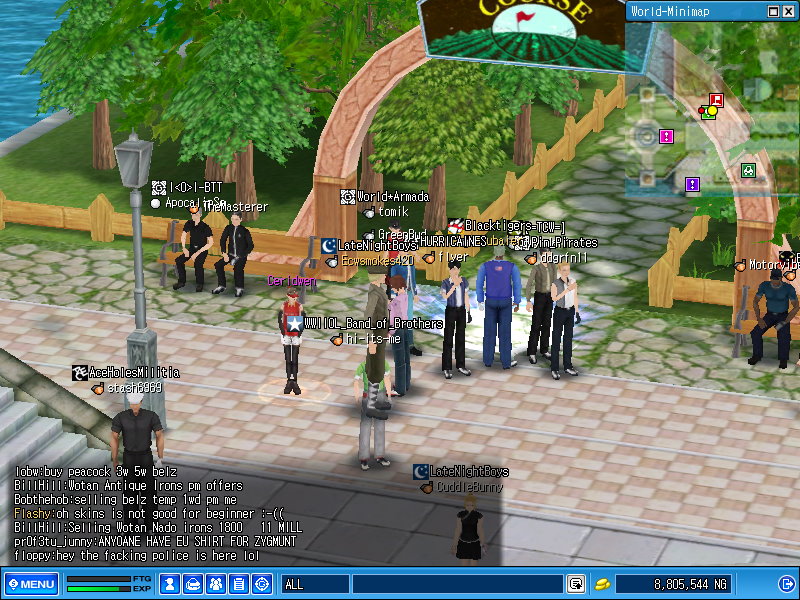Close the World-Minimap window

[788, 11]
